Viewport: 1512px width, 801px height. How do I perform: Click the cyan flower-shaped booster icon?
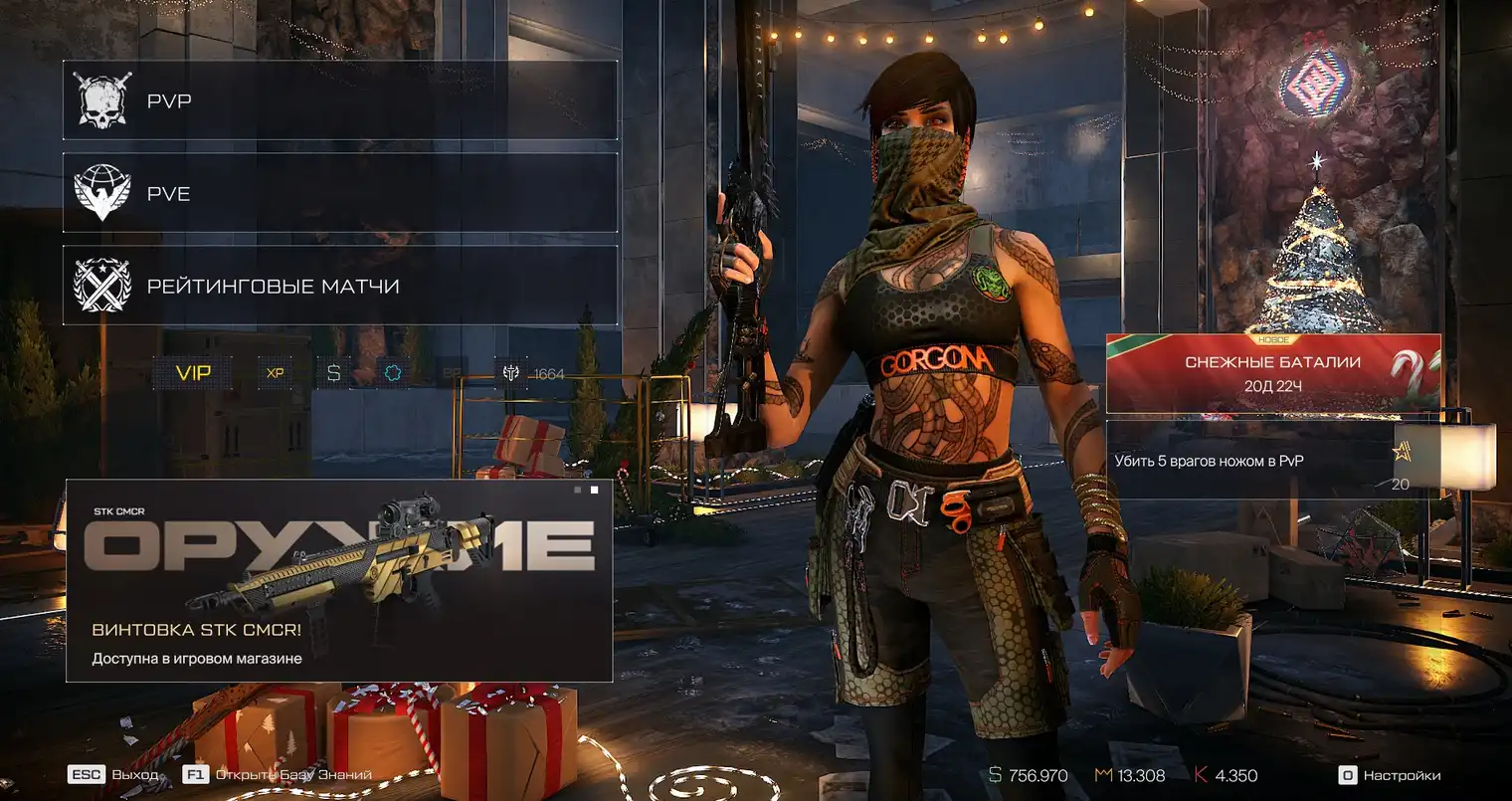393,373
